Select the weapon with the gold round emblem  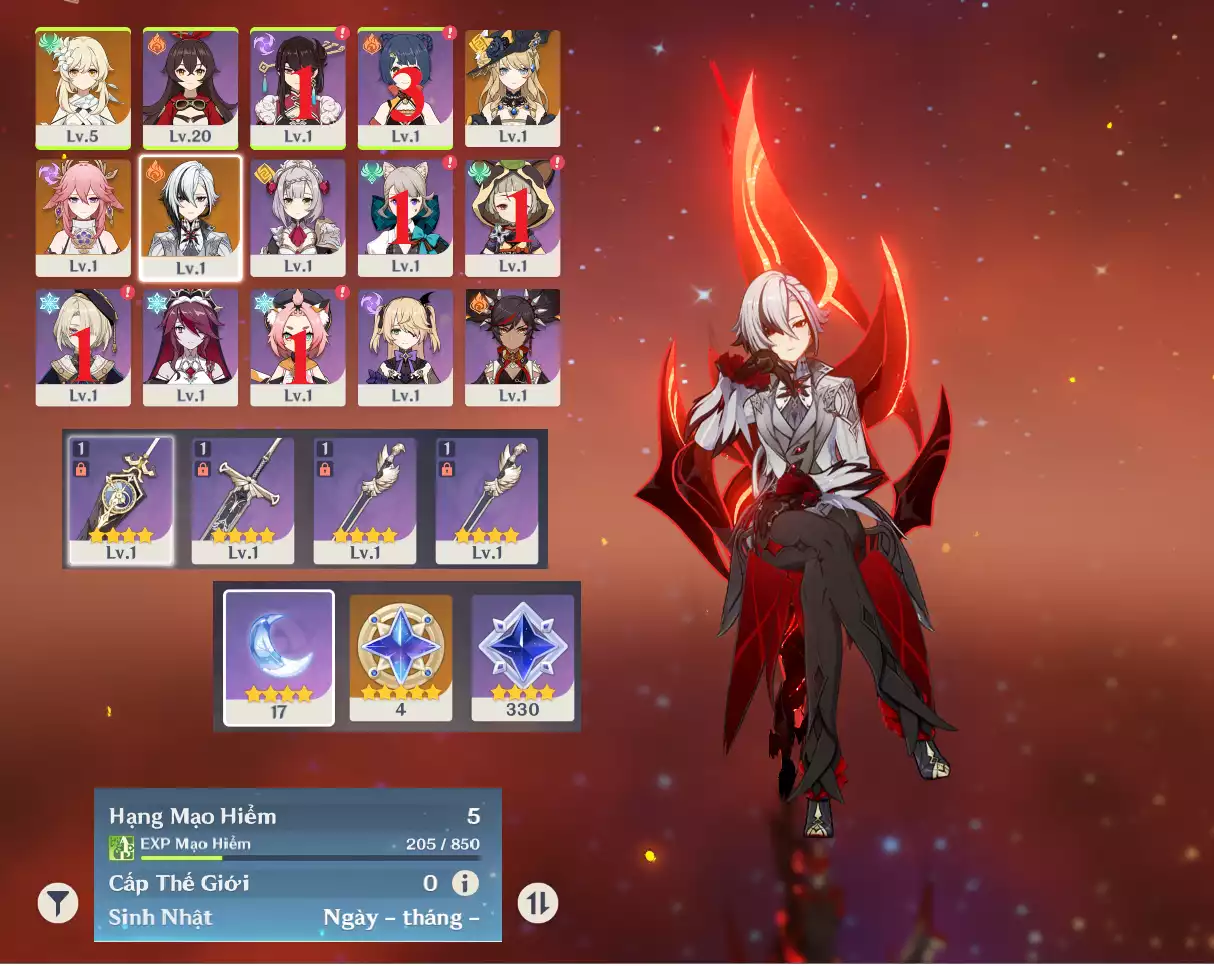pos(121,499)
